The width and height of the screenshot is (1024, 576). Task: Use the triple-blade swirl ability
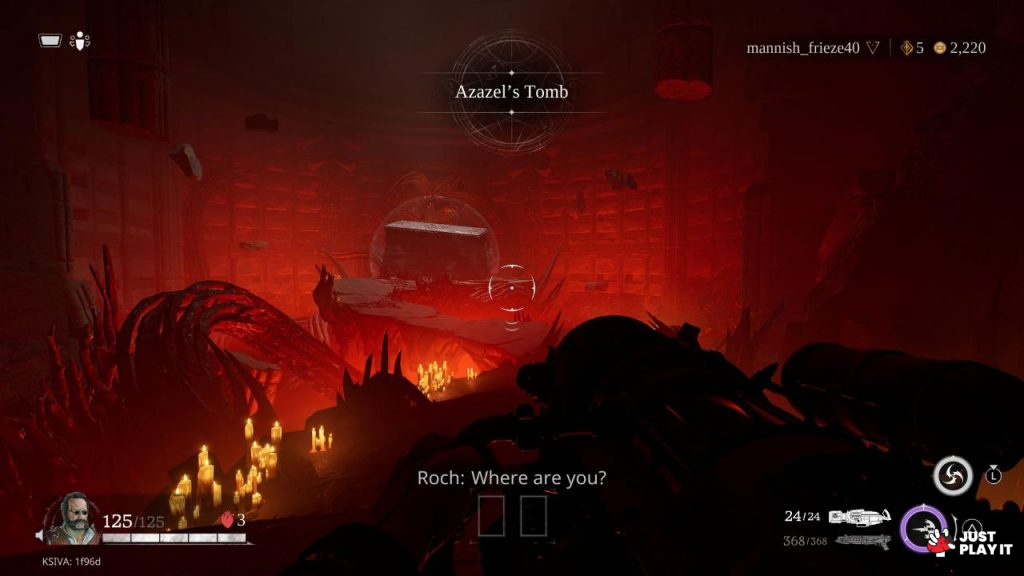point(952,475)
